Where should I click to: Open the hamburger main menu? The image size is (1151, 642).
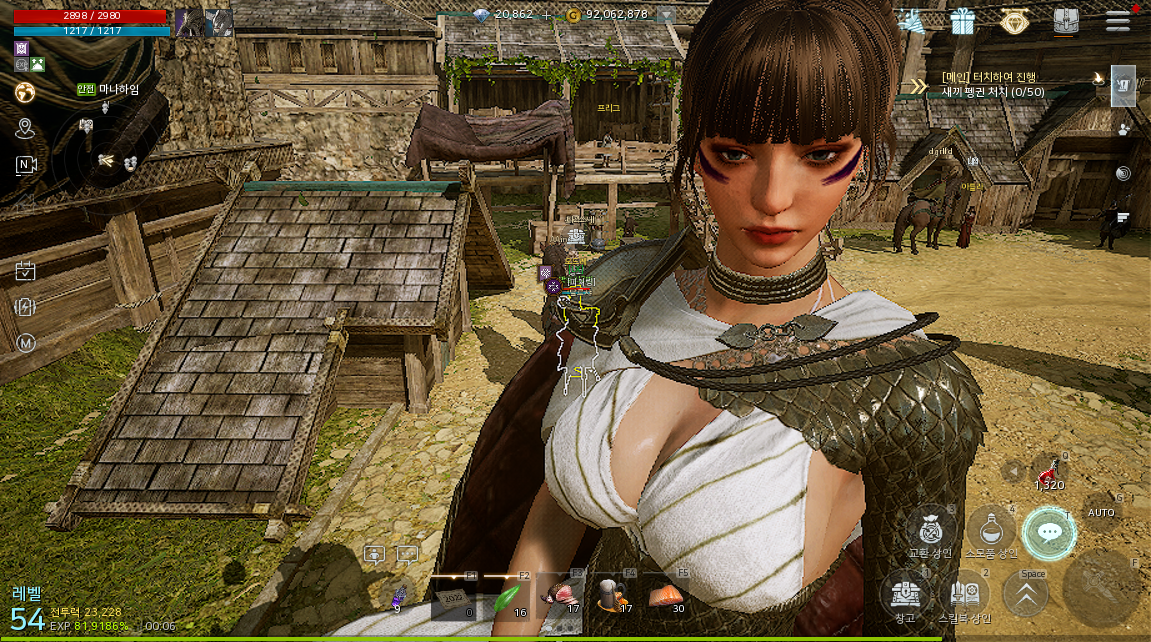(x=1117, y=21)
